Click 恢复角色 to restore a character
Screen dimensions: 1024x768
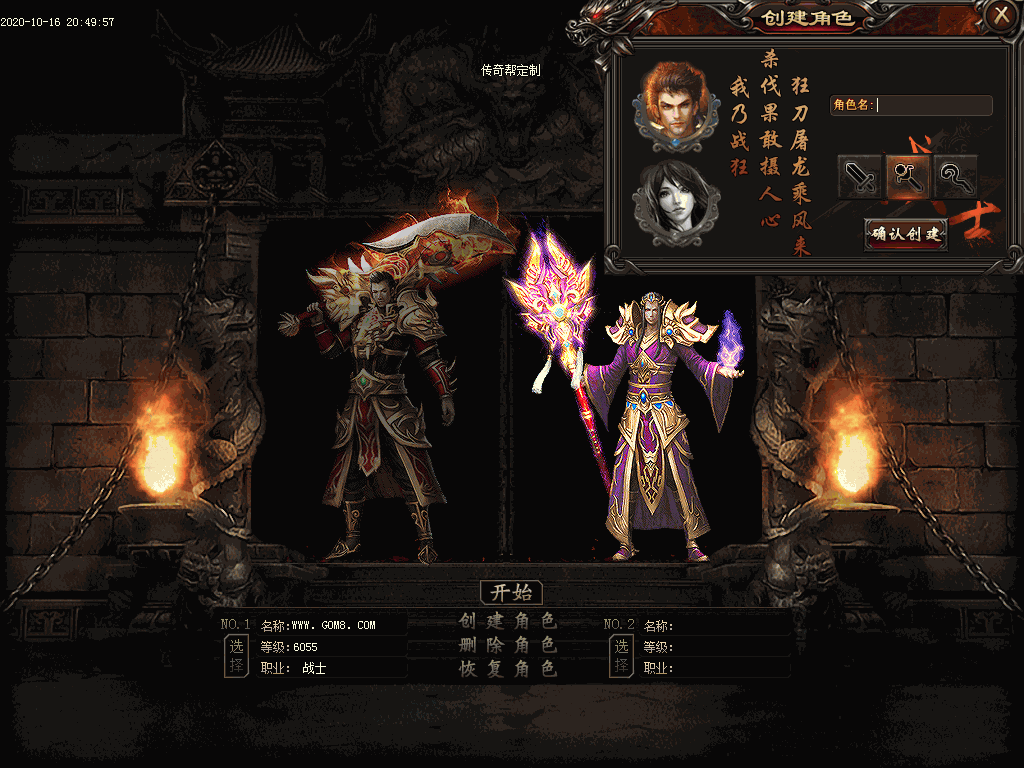pyautogui.click(x=508, y=669)
